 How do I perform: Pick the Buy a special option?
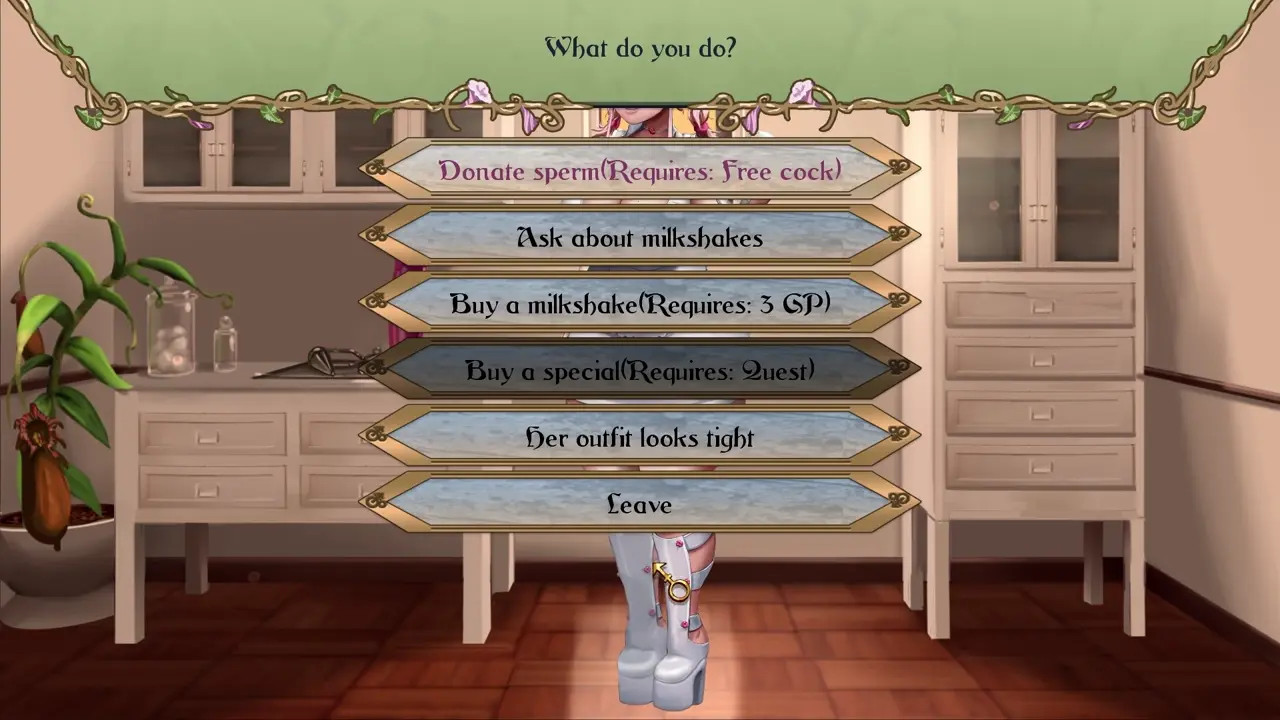click(640, 371)
